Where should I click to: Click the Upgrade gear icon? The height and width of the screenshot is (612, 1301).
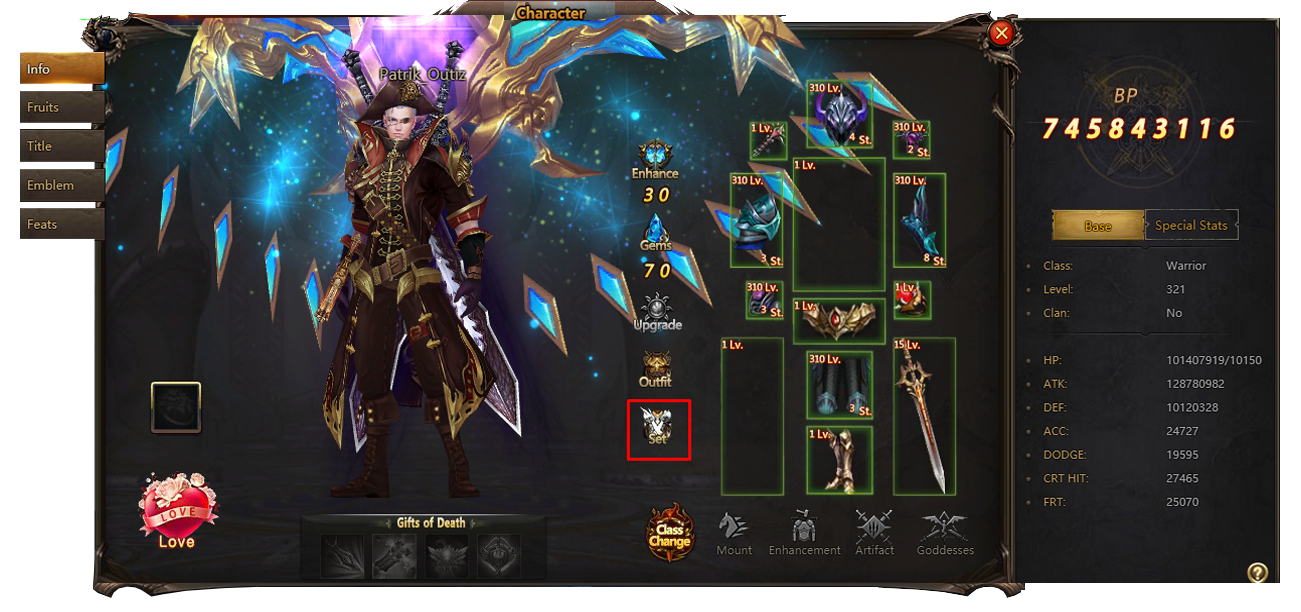click(x=657, y=312)
